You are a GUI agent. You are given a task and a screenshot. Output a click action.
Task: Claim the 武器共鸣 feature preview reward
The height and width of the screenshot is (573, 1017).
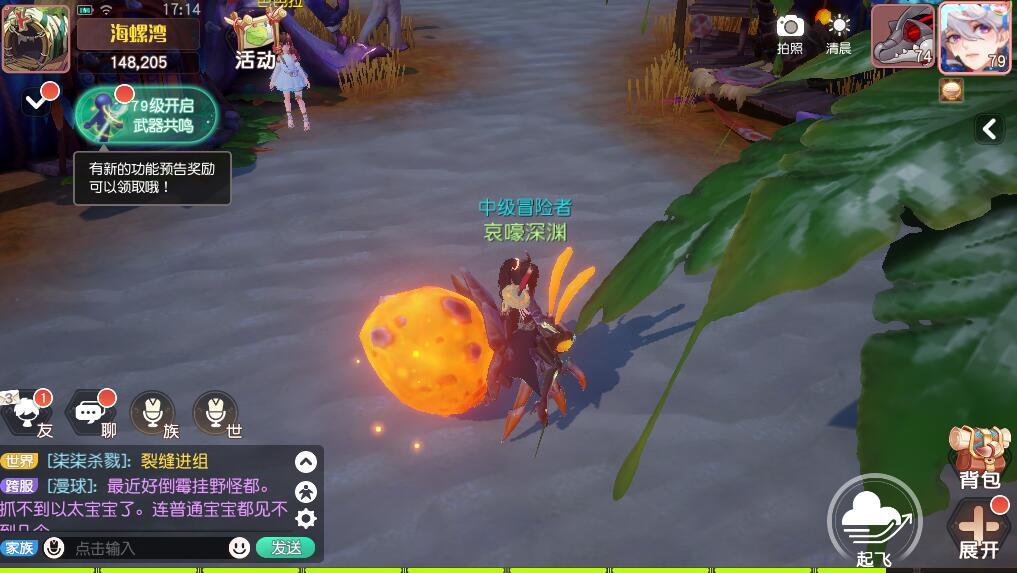coord(146,116)
